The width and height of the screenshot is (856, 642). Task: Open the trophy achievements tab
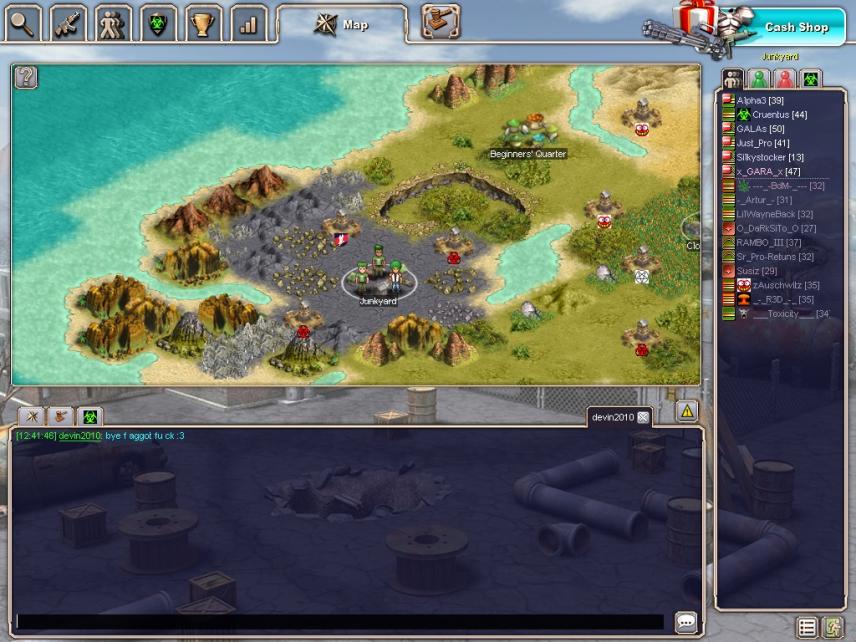coord(204,23)
